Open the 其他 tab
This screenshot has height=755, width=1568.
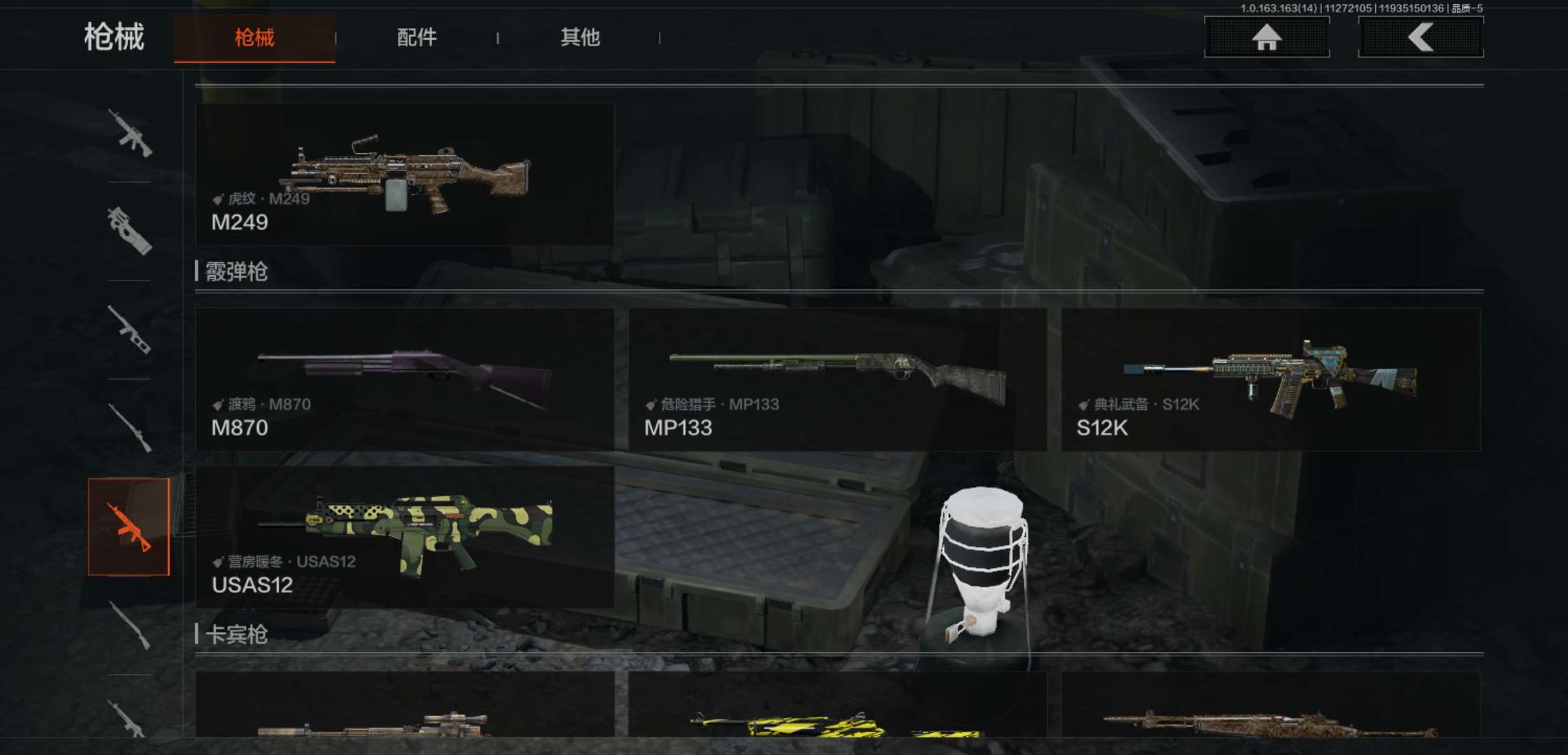click(580, 38)
